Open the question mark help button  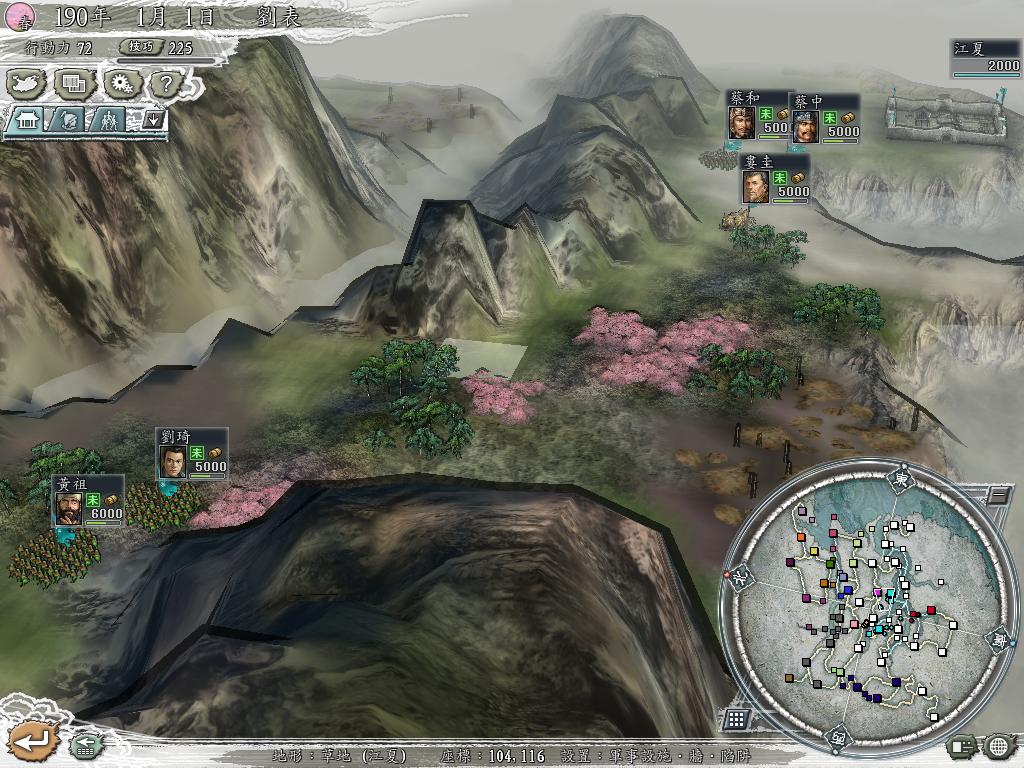[166, 83]
